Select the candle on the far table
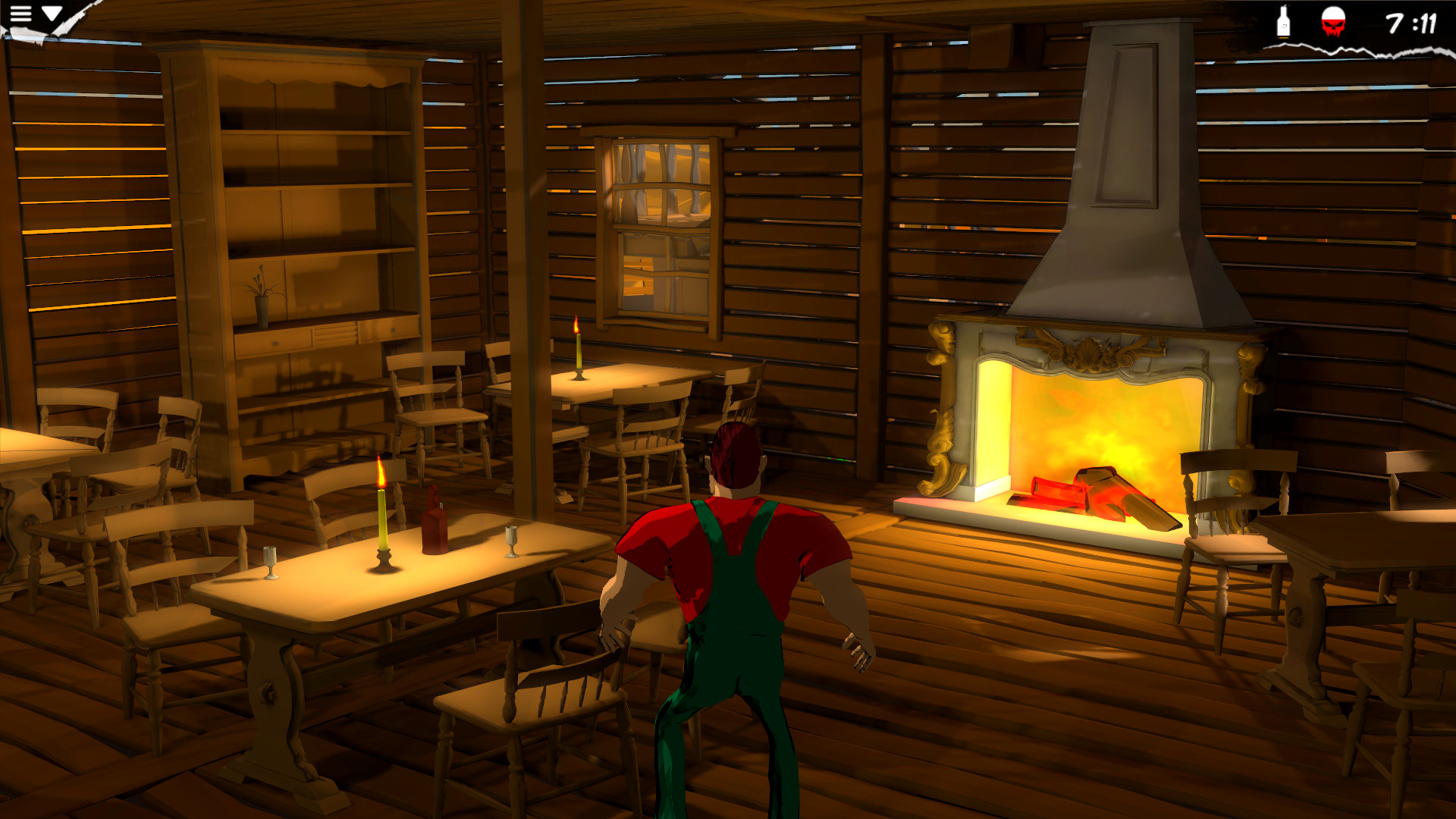Viewport: 1456px width, 819px height. (x=578, y=349)
